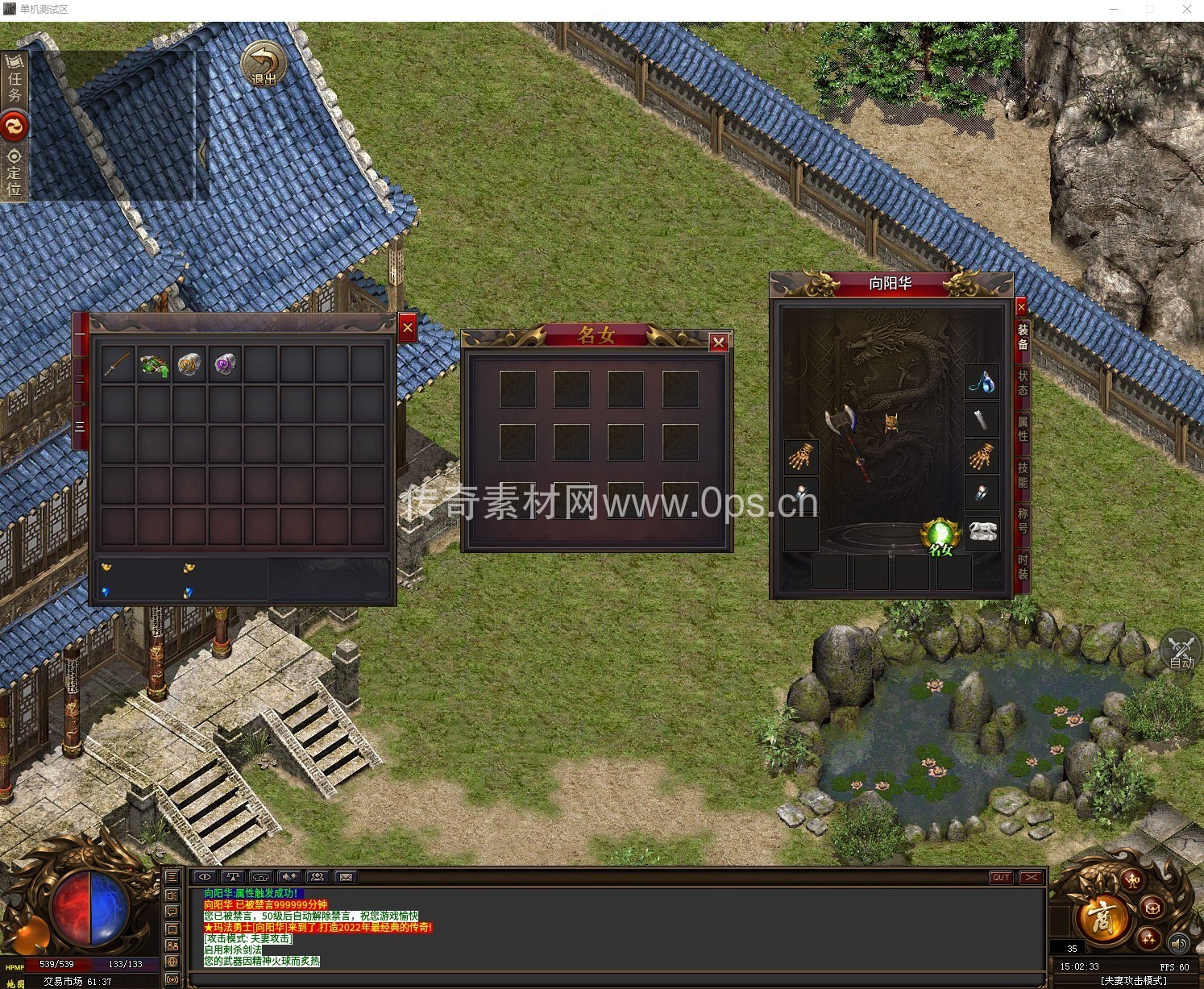Close the 名女 window
Image resolution: width=1204 pixels, height=989 pixels.
[718, 343]
